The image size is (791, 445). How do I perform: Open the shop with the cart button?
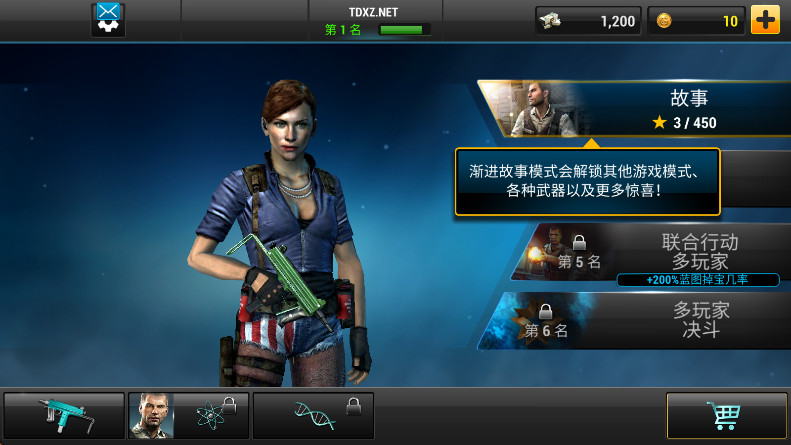point(726,416)
